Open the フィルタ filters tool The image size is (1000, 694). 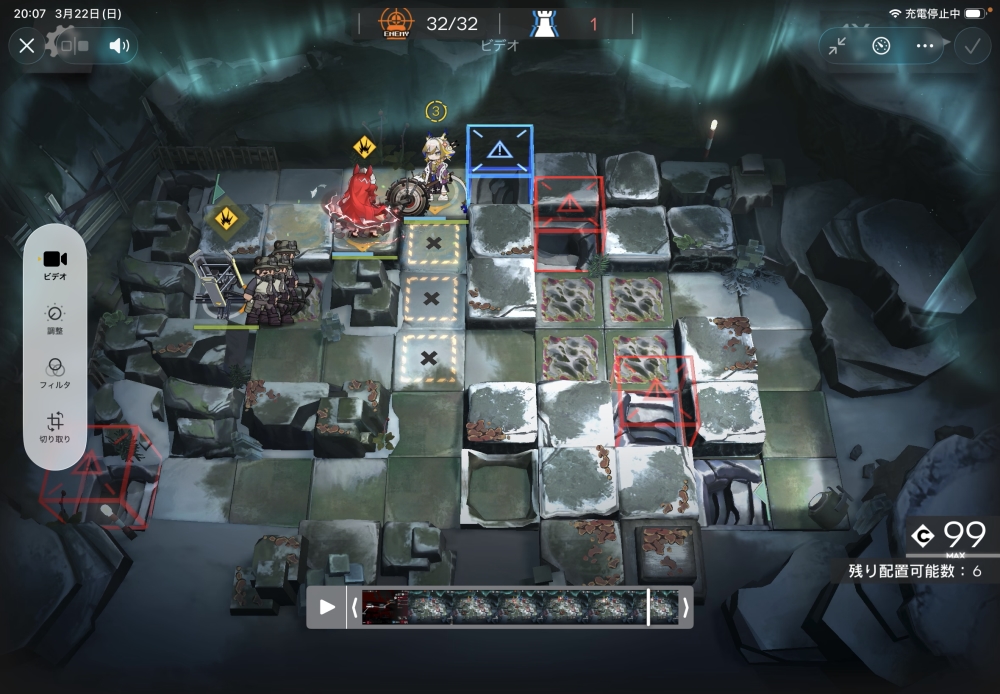(x=56, y=373)
